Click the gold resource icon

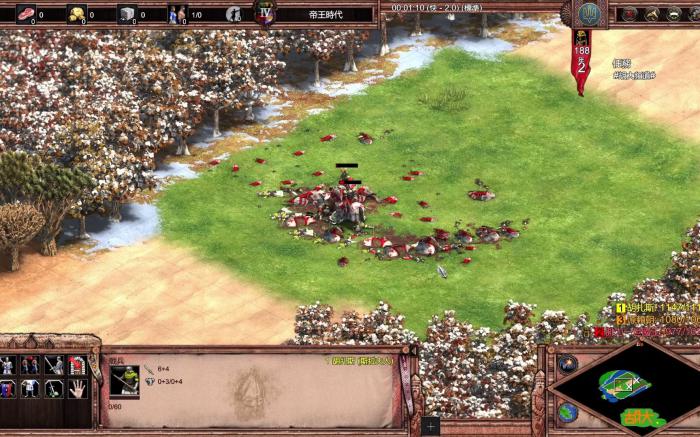76,14
